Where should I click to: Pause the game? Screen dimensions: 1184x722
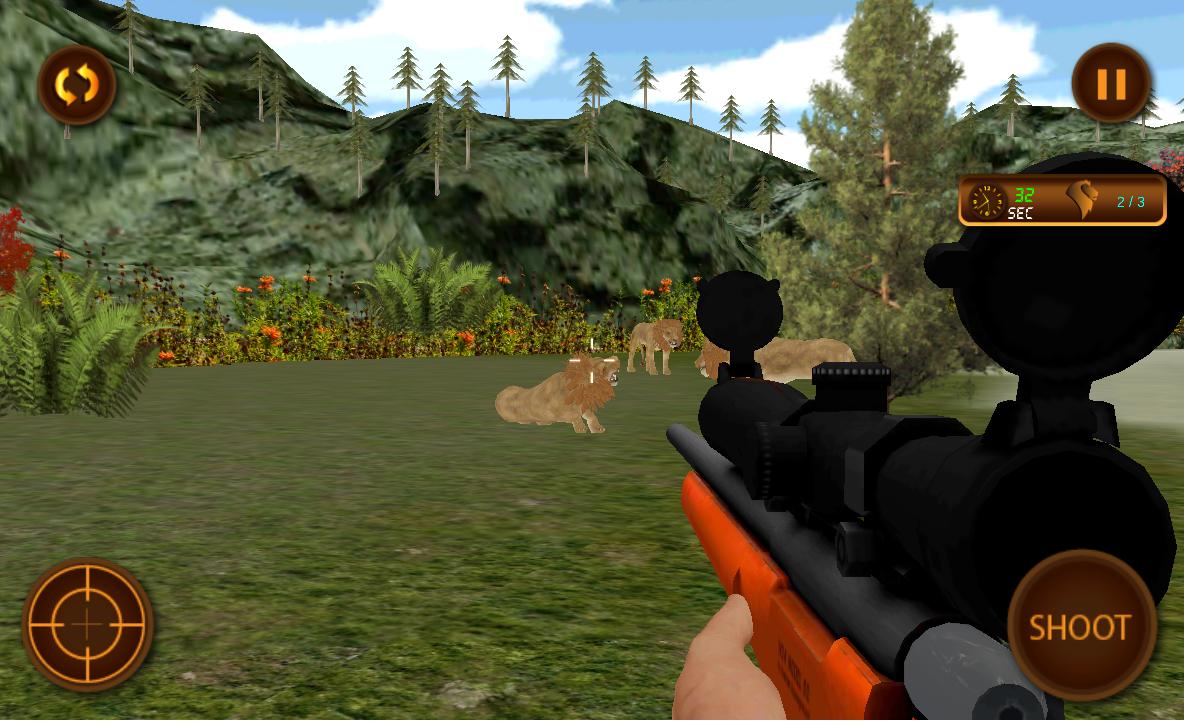pos(1111,84)
